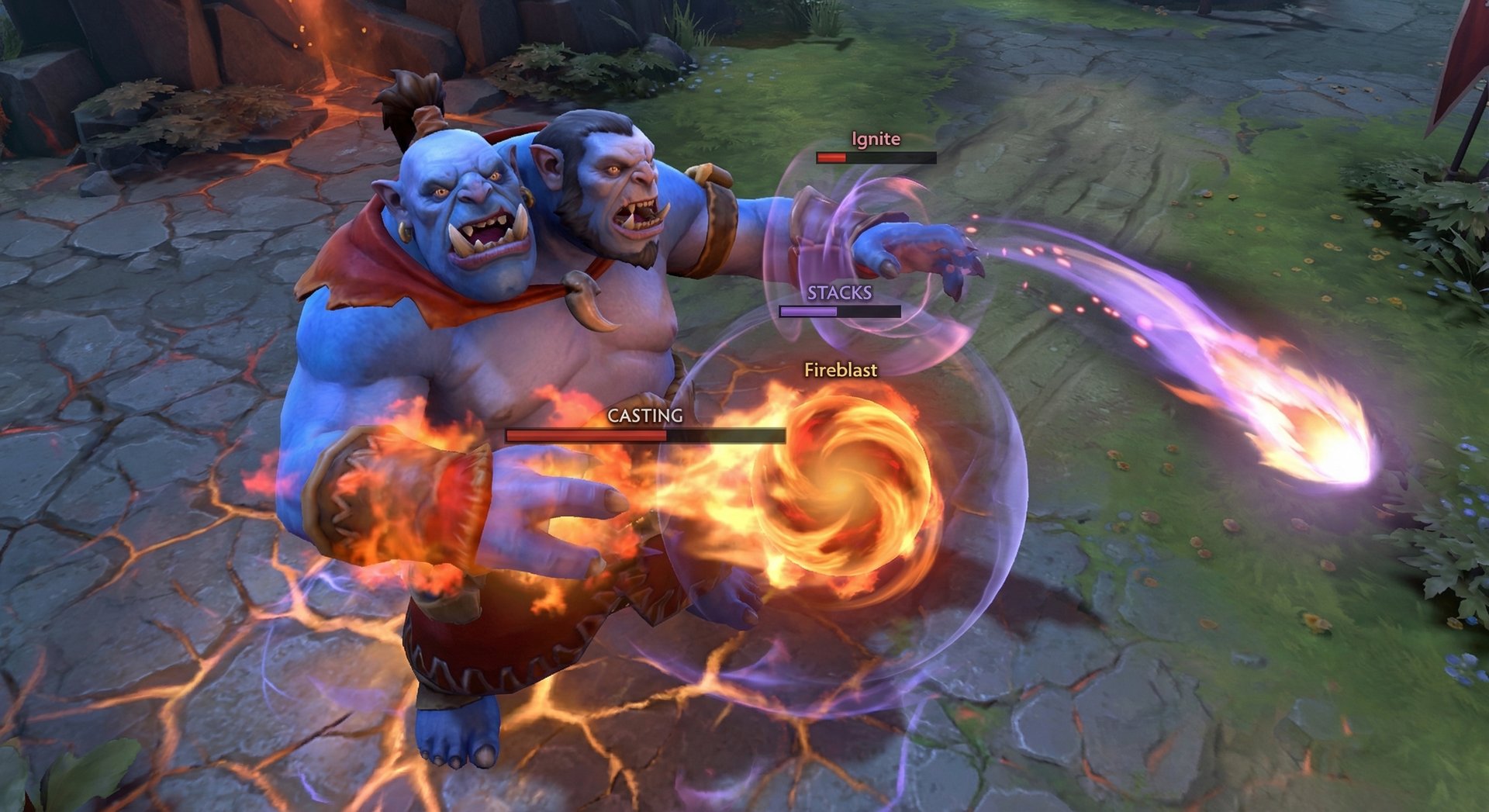1489x812 pixels.
Task: Click the Fireblast text label
Action: point(840,372)
